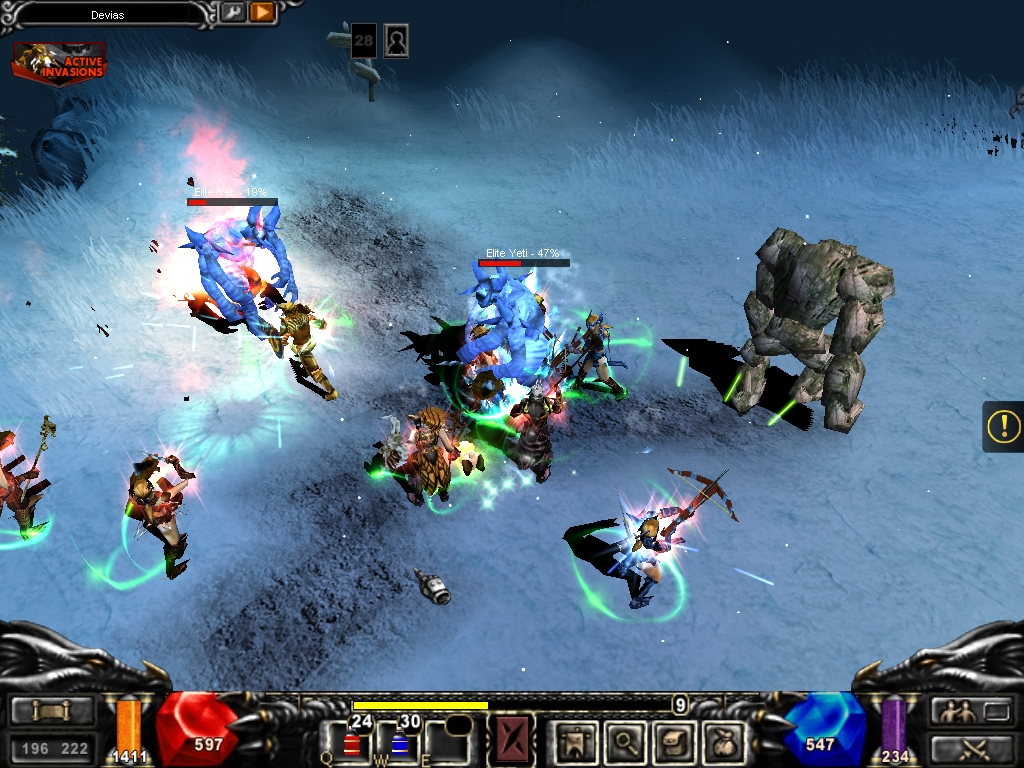This screenshot has width=1024, height=768.
Task: Use the blue mana potion slot
Action: (399, 741)
